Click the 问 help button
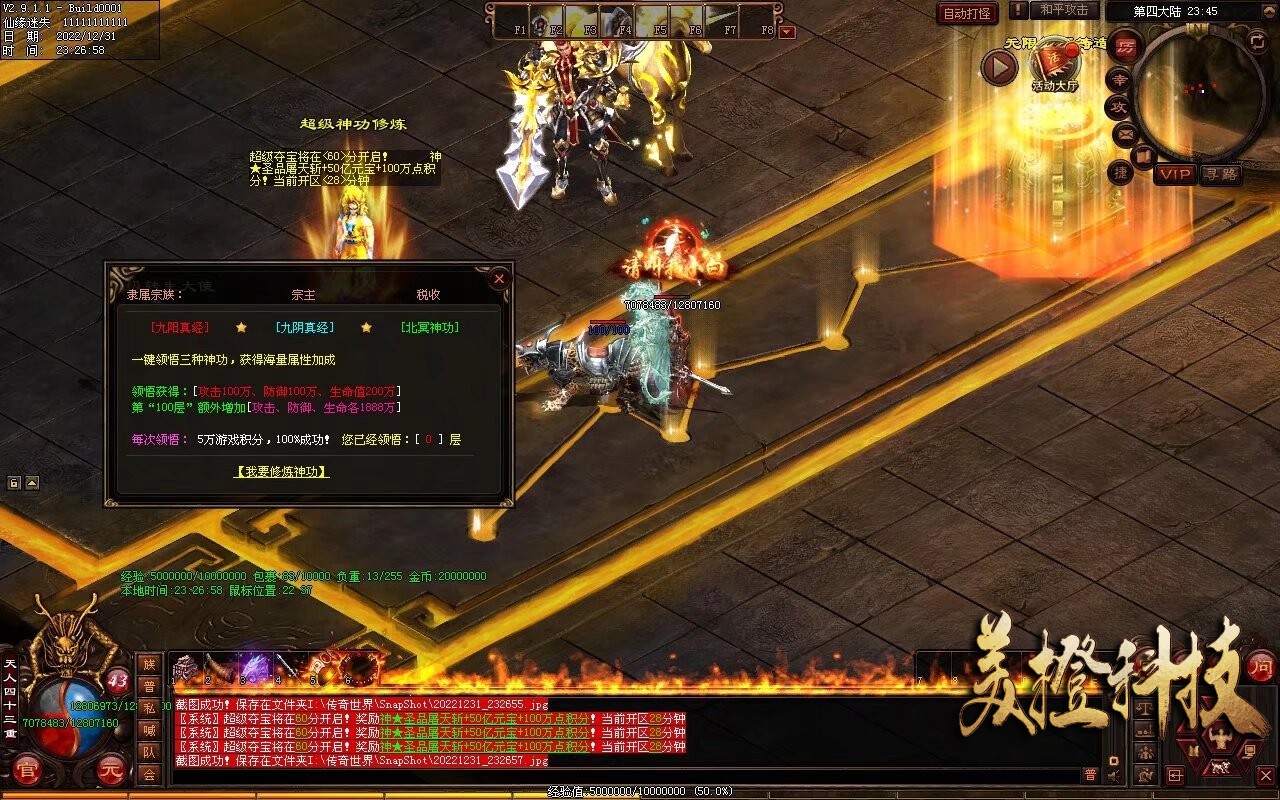Image resolution: width=1280 pixels, height=800 pixels. [1259, 665]
